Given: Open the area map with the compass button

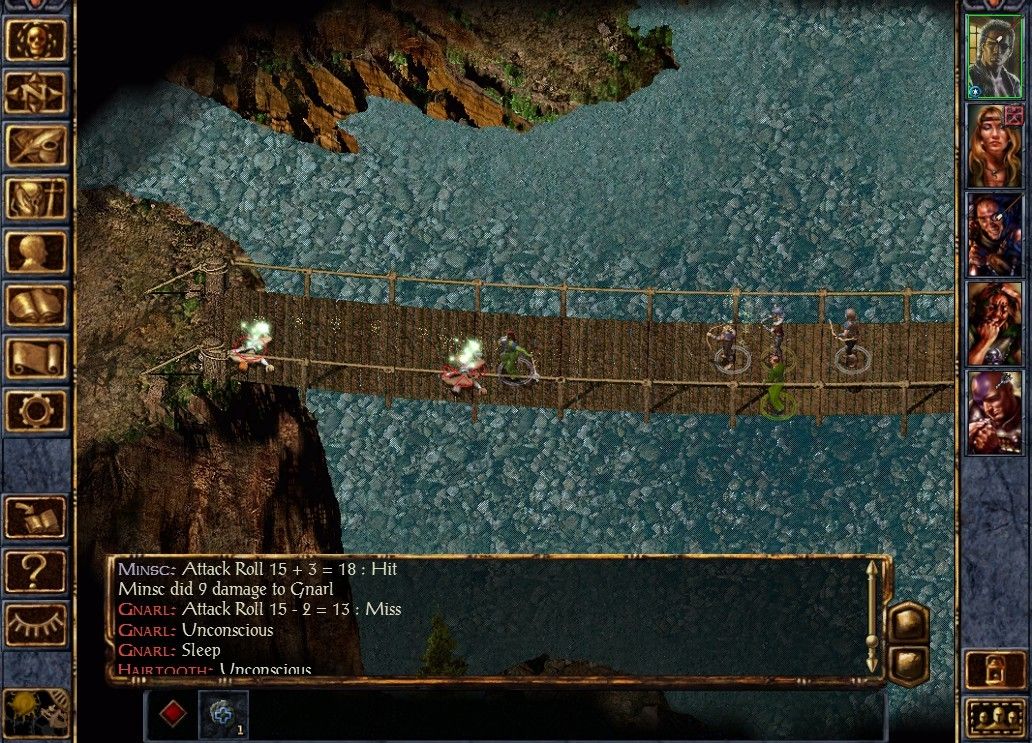Looking at the screenshot, I should click(37, 92).
